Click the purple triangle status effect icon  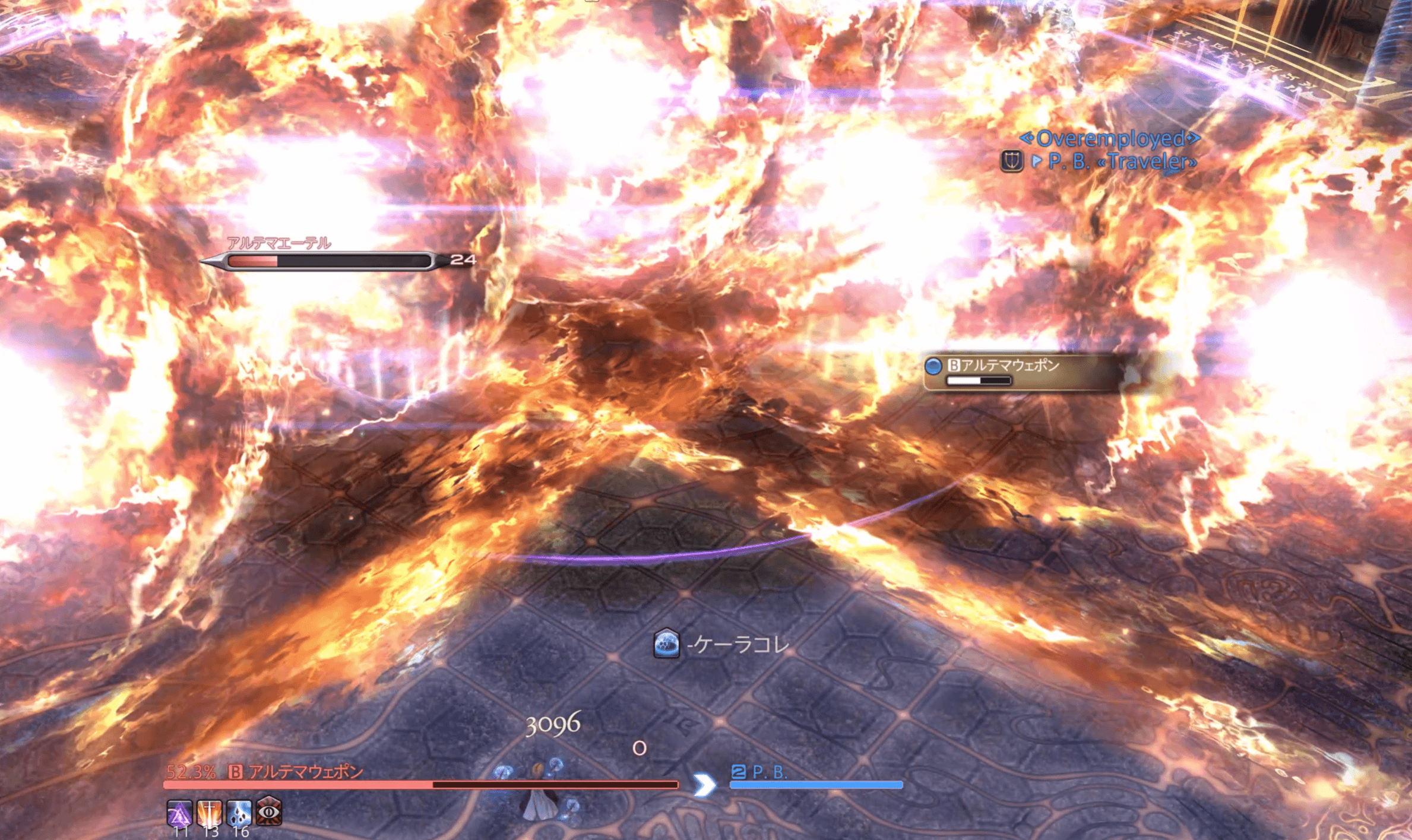[x=179, y=812]
